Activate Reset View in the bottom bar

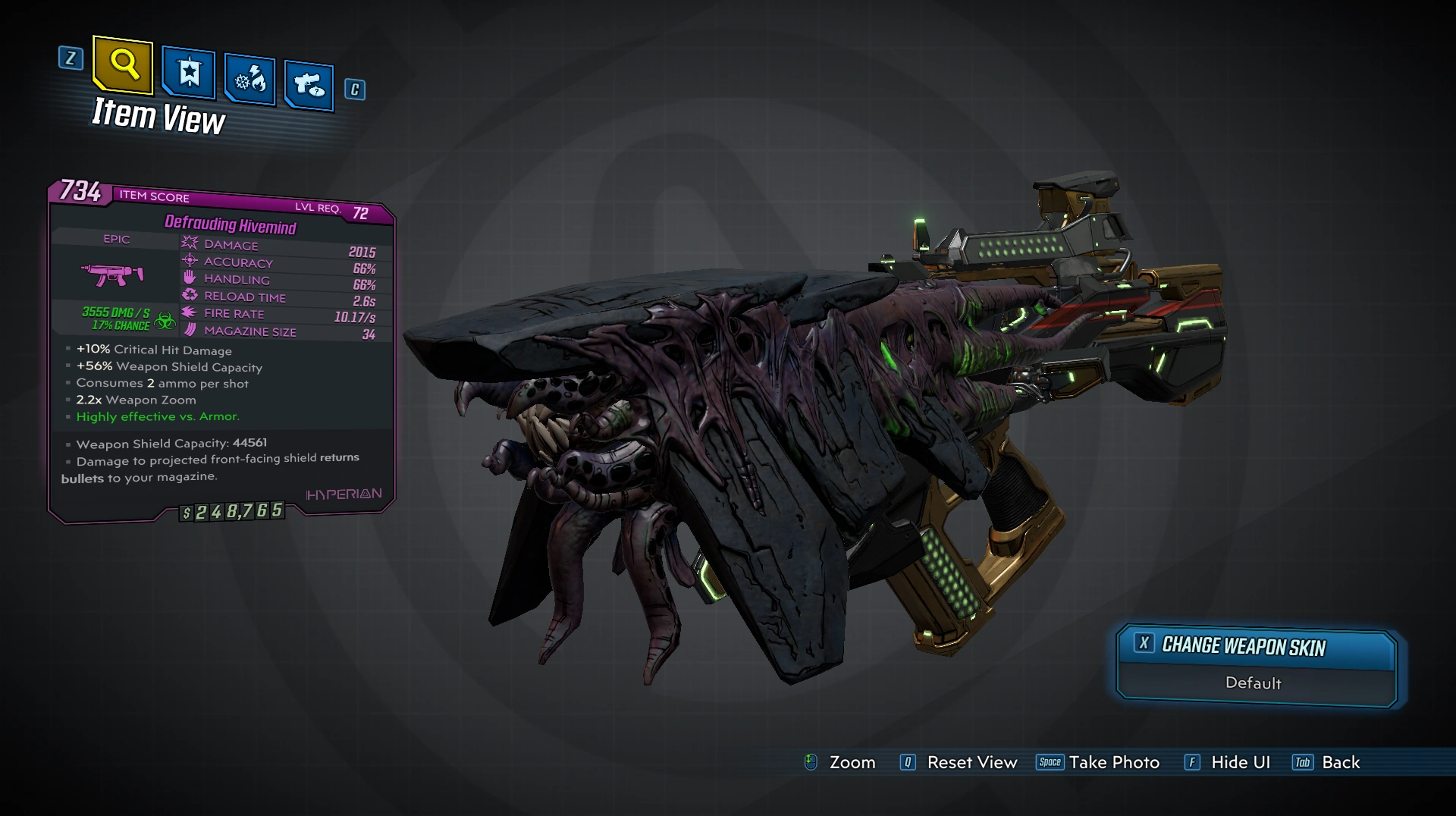click(x=959, y=762)
